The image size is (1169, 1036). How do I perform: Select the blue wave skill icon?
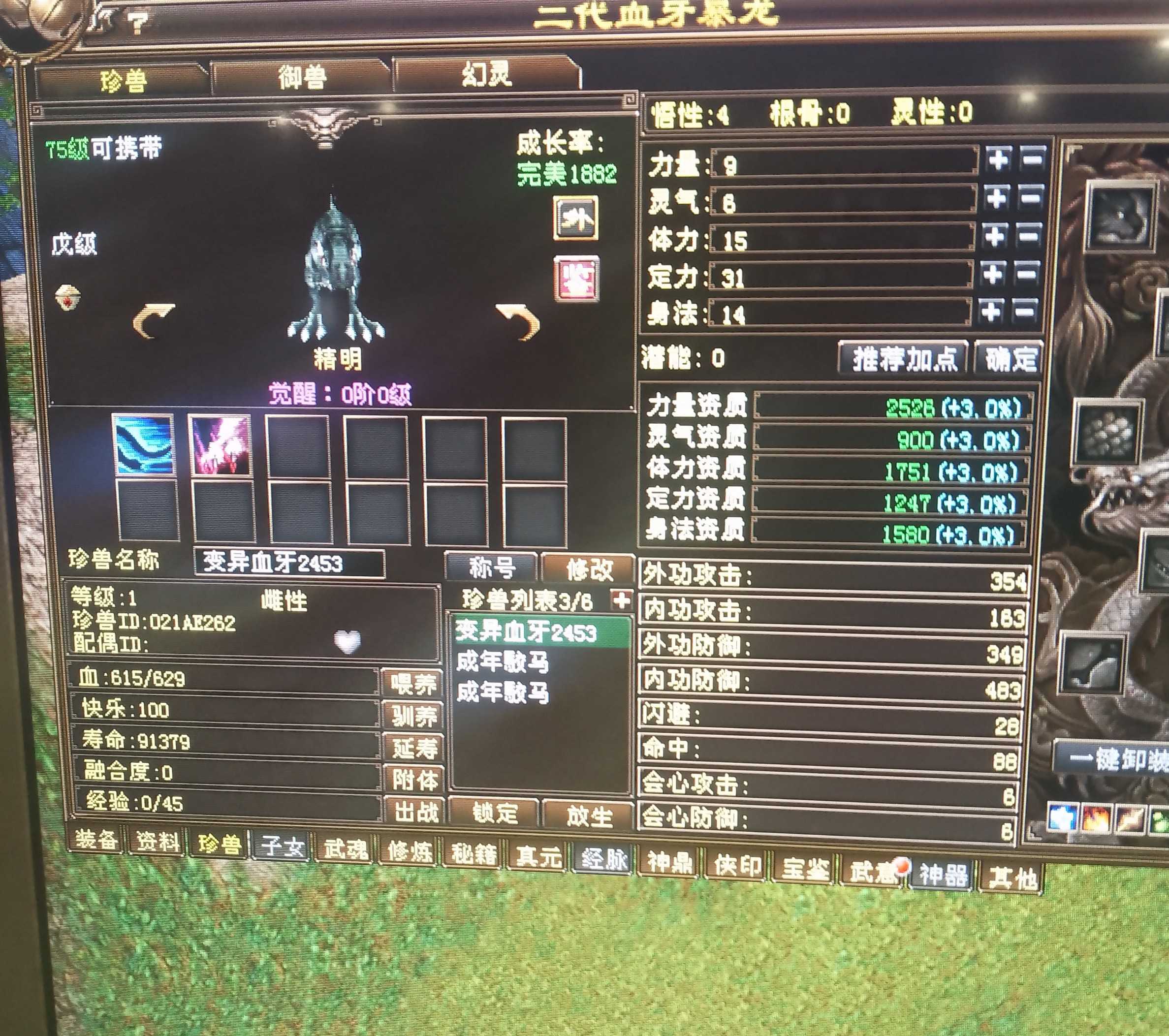[x=144, y=446]
